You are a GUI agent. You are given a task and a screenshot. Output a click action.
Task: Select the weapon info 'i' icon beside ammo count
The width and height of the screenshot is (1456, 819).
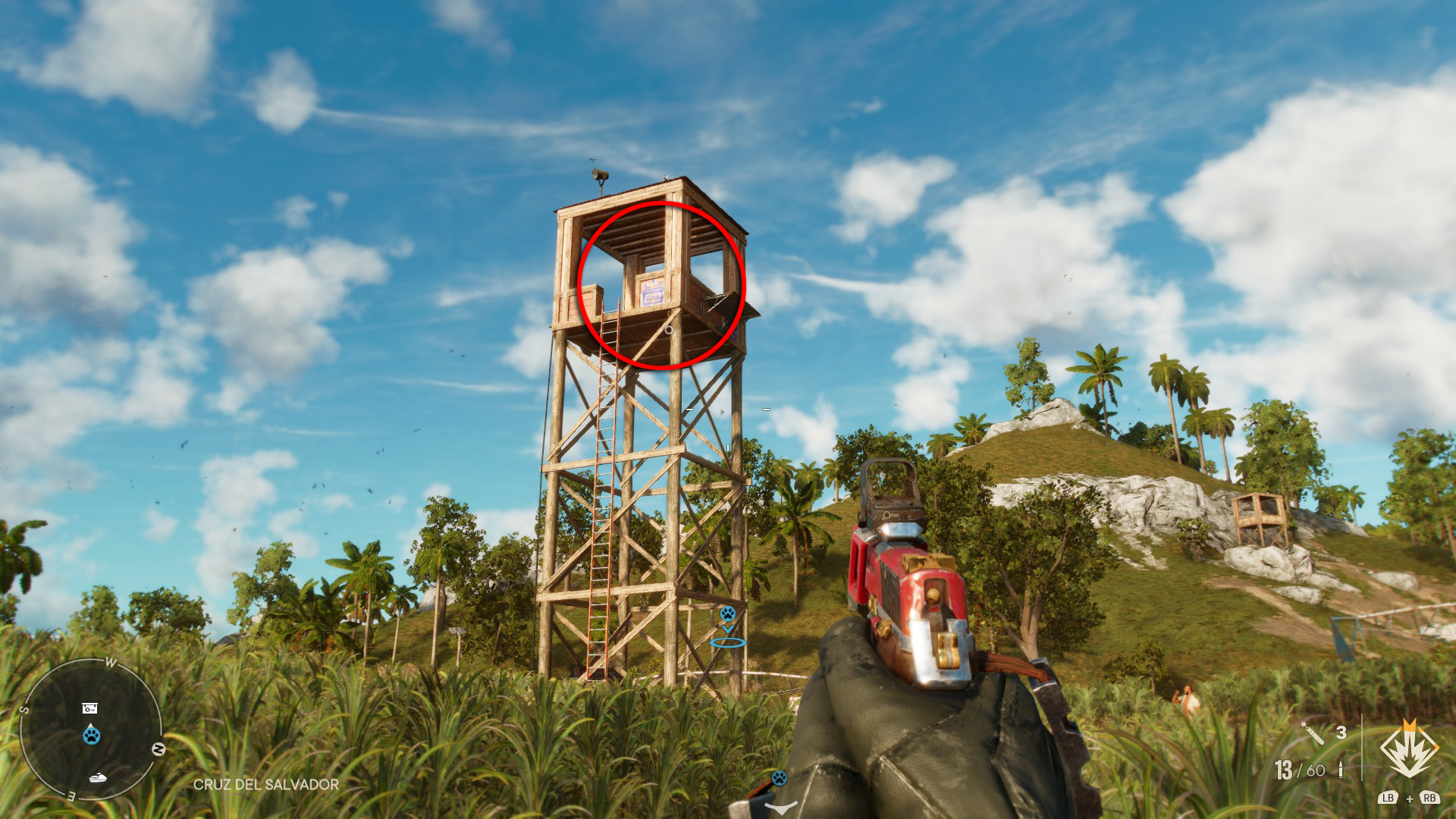(1341, 770)
